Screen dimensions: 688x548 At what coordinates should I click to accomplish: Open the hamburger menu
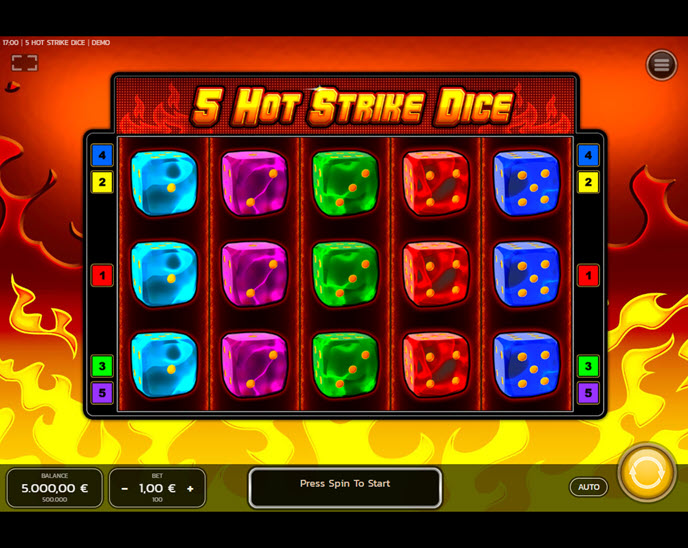coord(661,65)
